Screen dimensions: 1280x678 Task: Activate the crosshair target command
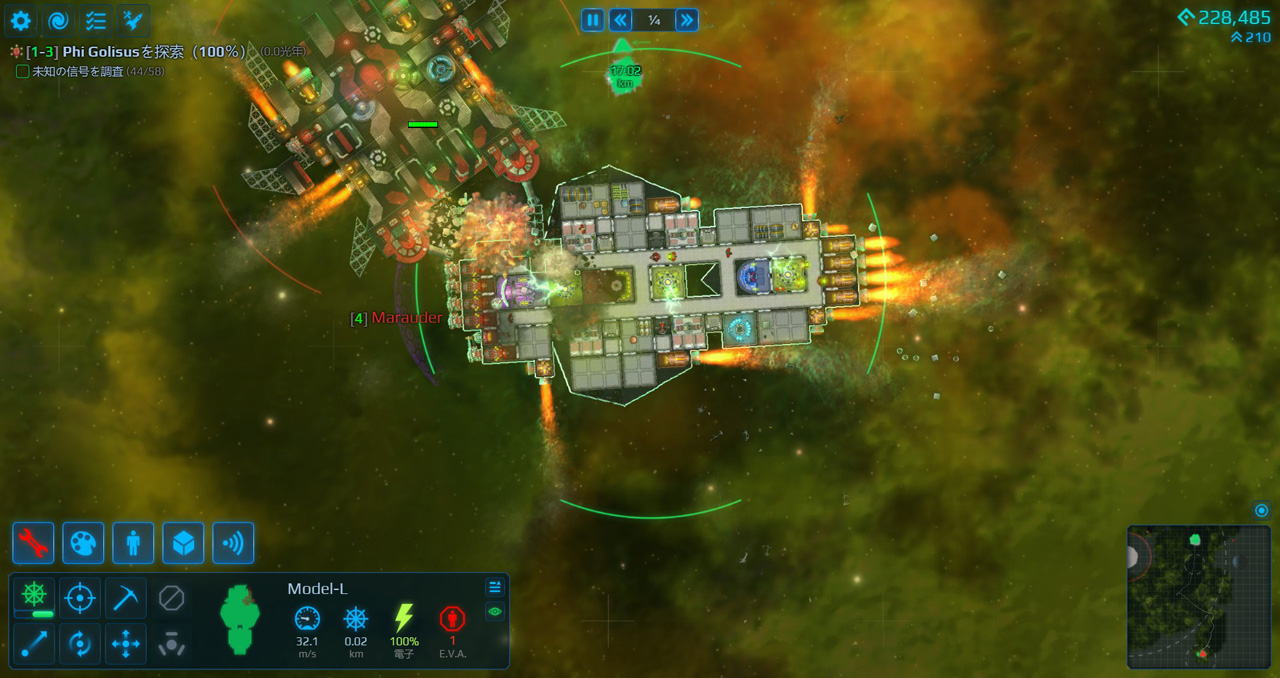point(80,598)
